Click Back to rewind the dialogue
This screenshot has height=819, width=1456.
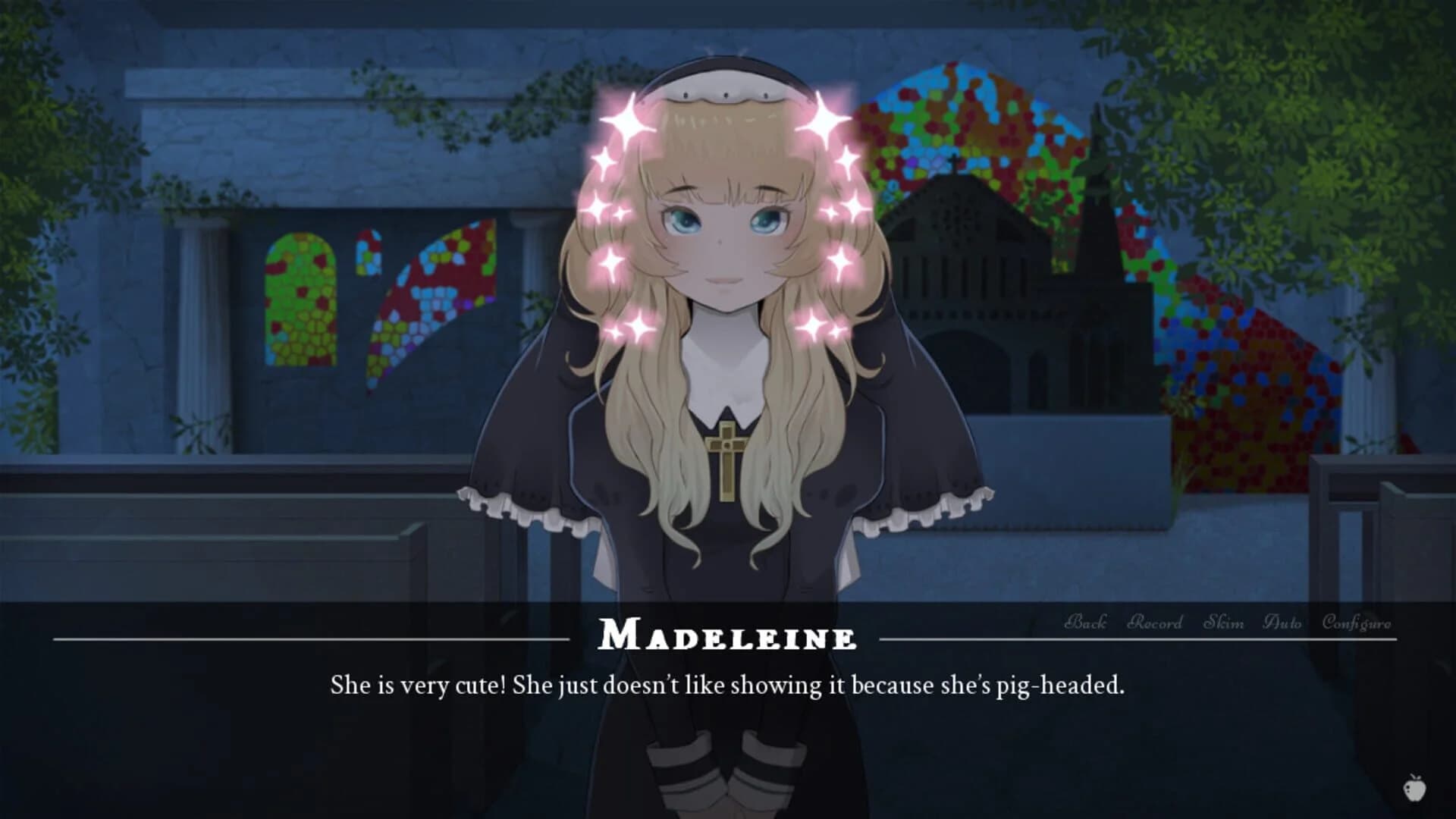1086,623
